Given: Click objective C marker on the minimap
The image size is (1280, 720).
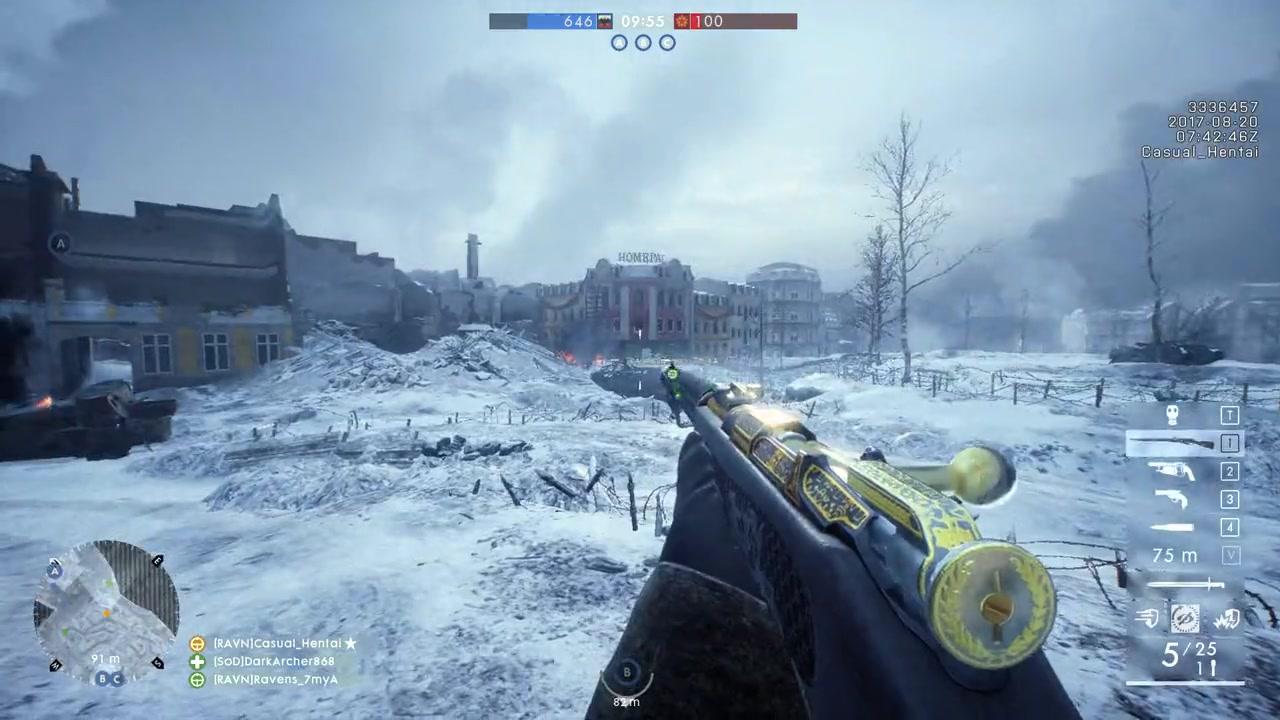Looking at the screenshot, I should click(x=116, y=679).
